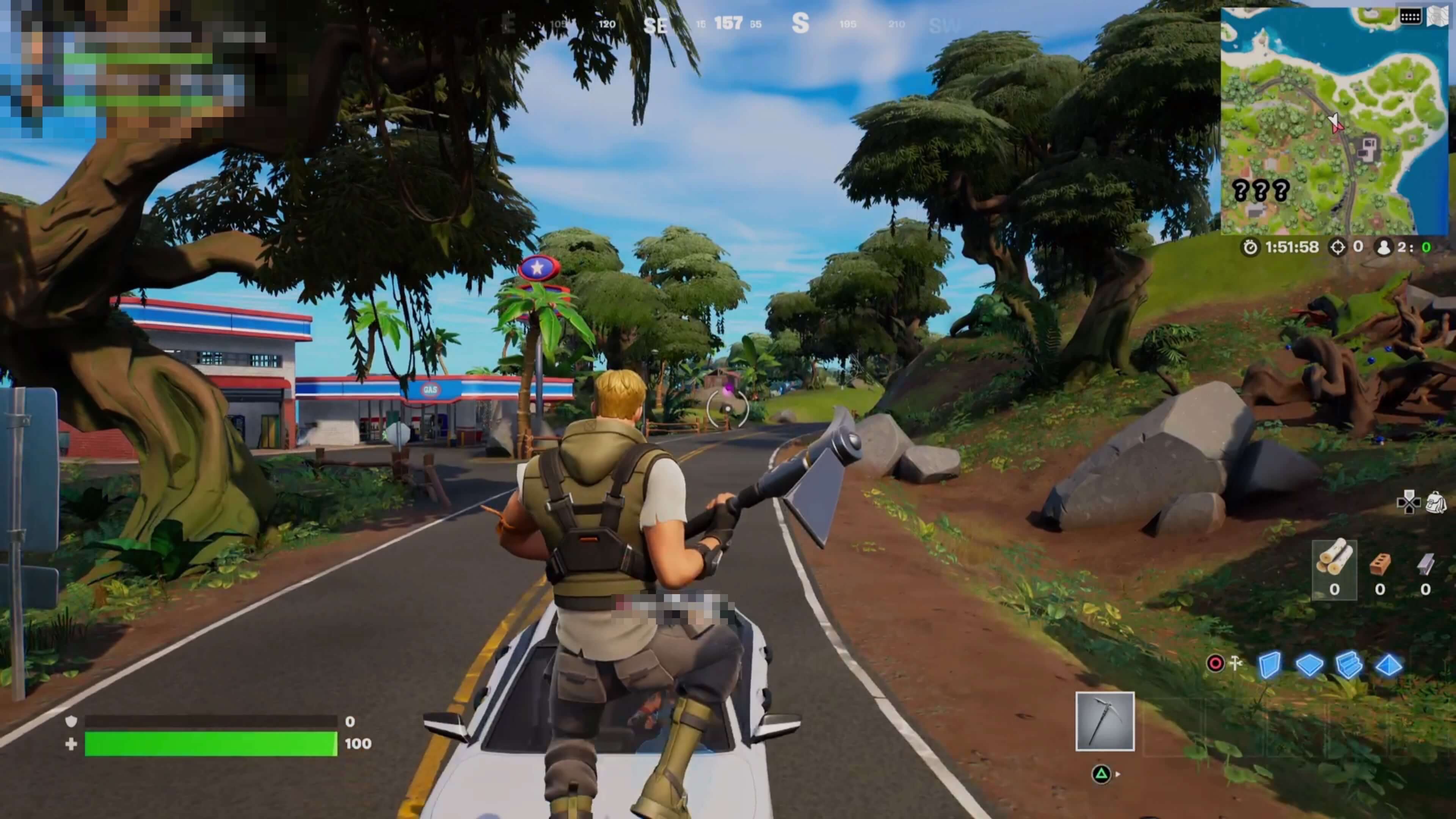Select the wood material slot
The width and height of the screenshot is (1456, 819).
pos(1334,569)
